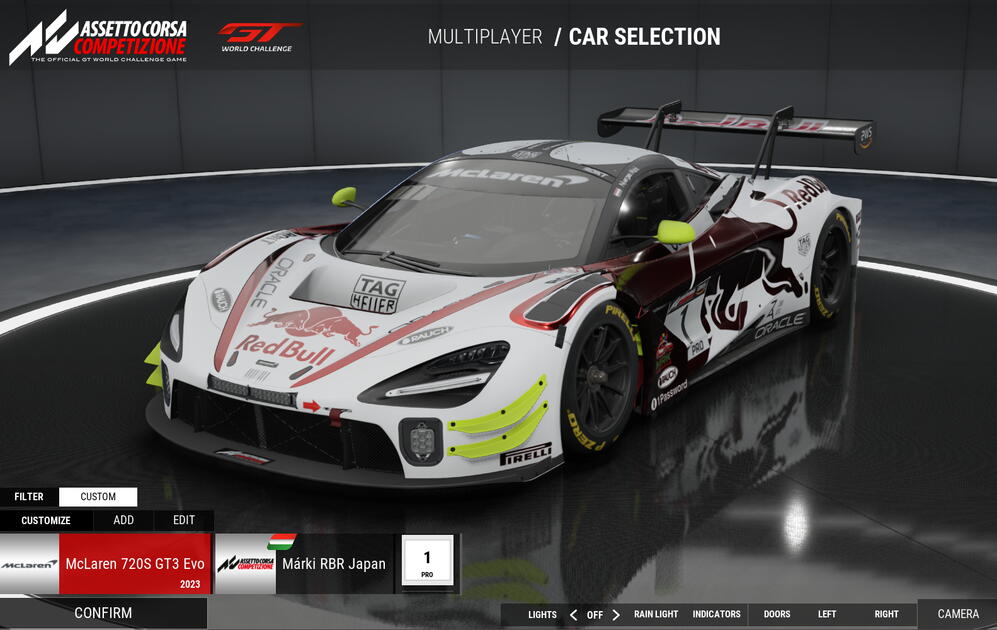Confirm the car selection
The height and width of the screenshot is (630, 997).
(x=103, y=613)
